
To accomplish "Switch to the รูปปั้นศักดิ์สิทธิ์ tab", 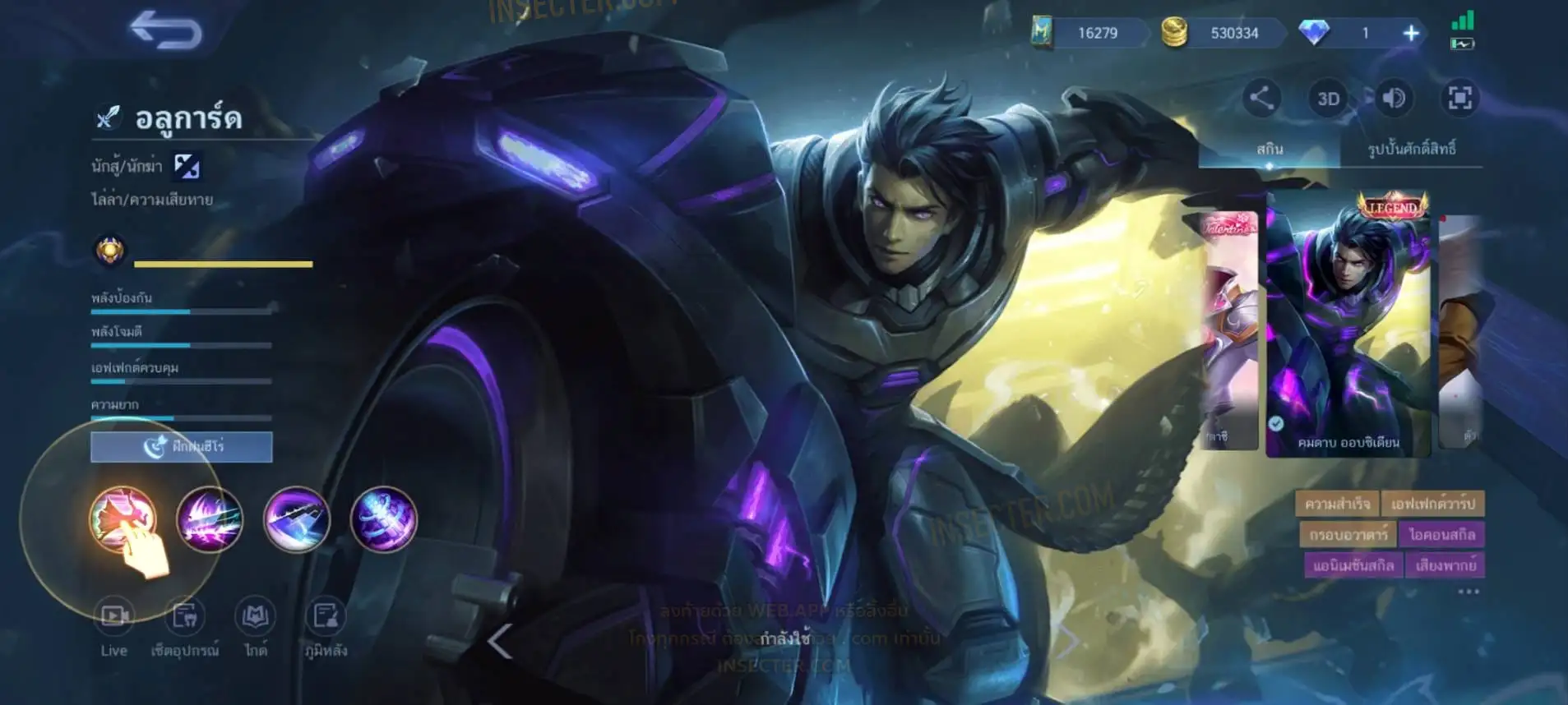I will pos(1411,149).
